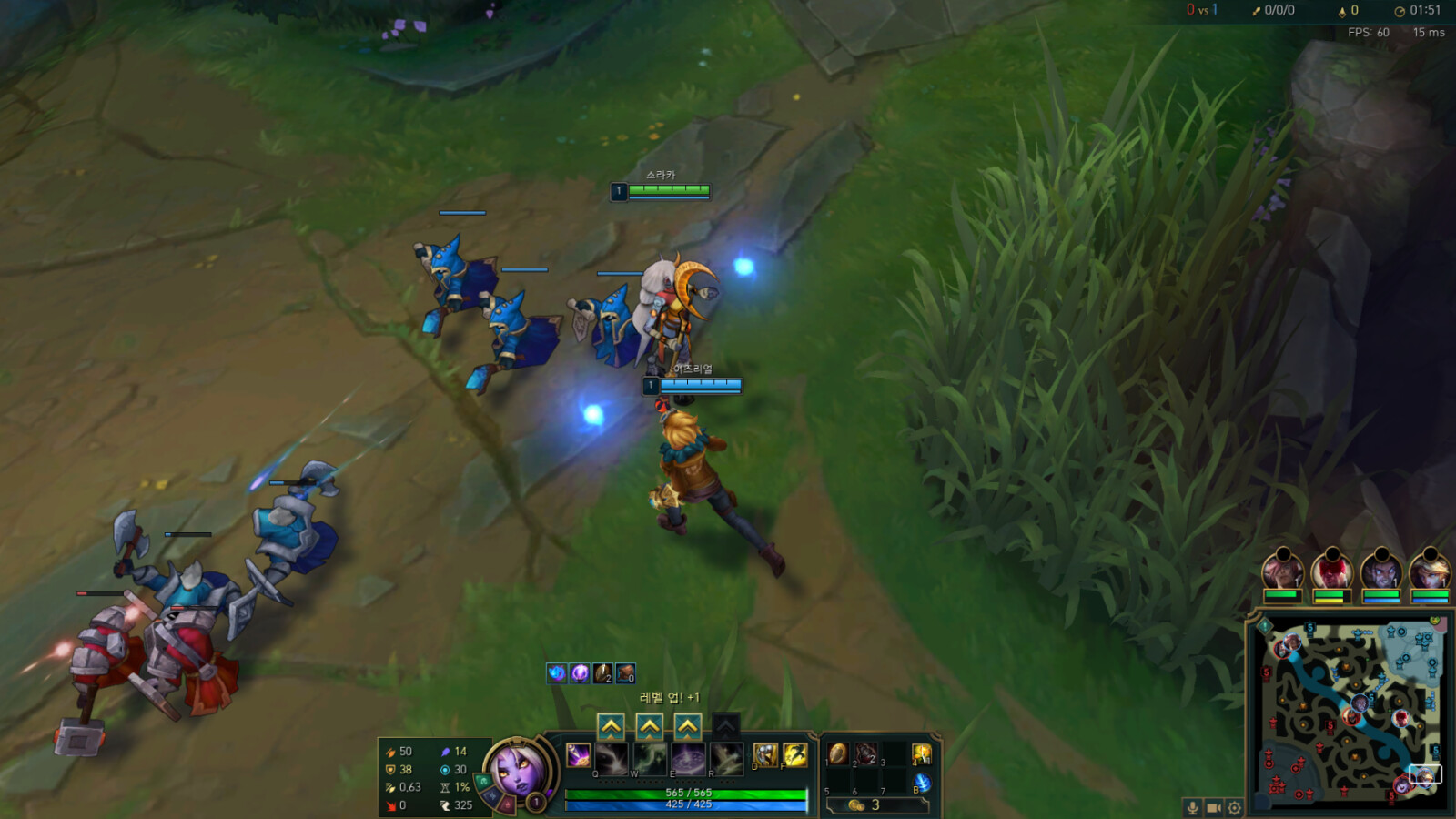Click the E ability icon on the HUD
The height and width of the screenshot is (819, 1456).
click(x=687, y=756)
